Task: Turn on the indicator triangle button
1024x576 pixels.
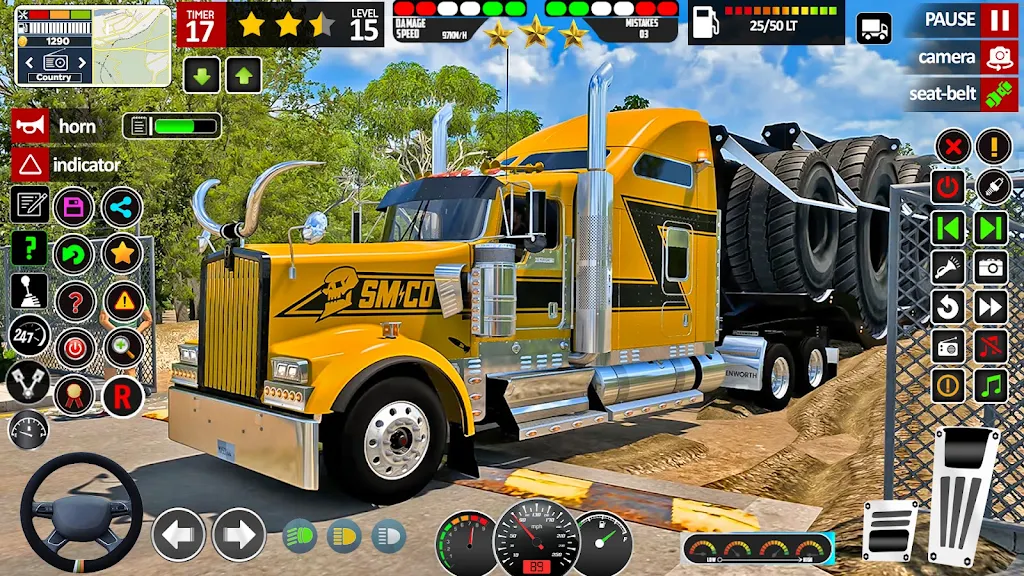Action: coord(31,164)
